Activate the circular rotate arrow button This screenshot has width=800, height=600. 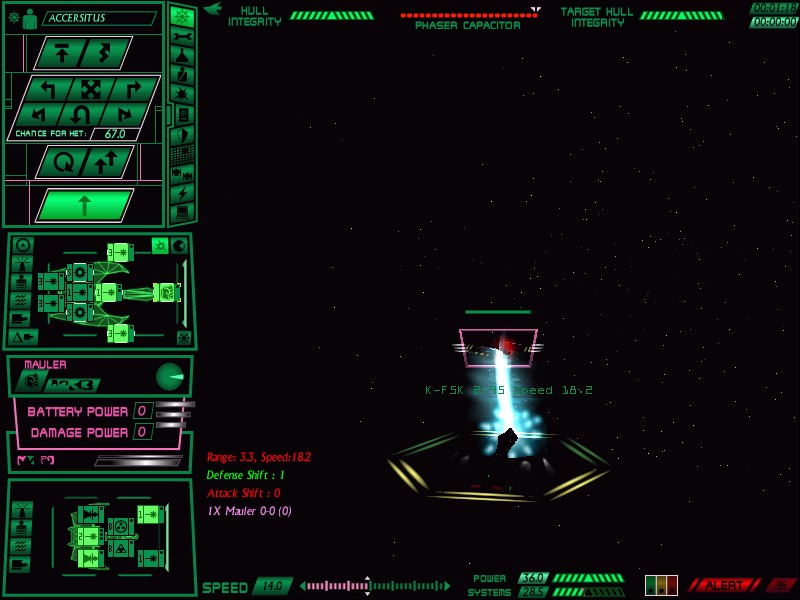click(x=62, y=161)
